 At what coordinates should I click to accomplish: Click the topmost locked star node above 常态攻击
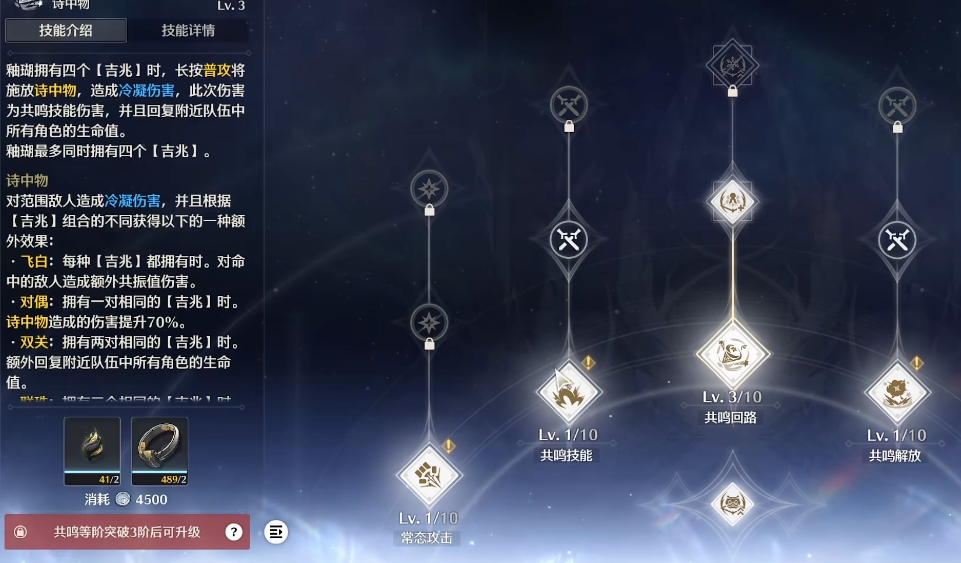[x=429, y=188]
